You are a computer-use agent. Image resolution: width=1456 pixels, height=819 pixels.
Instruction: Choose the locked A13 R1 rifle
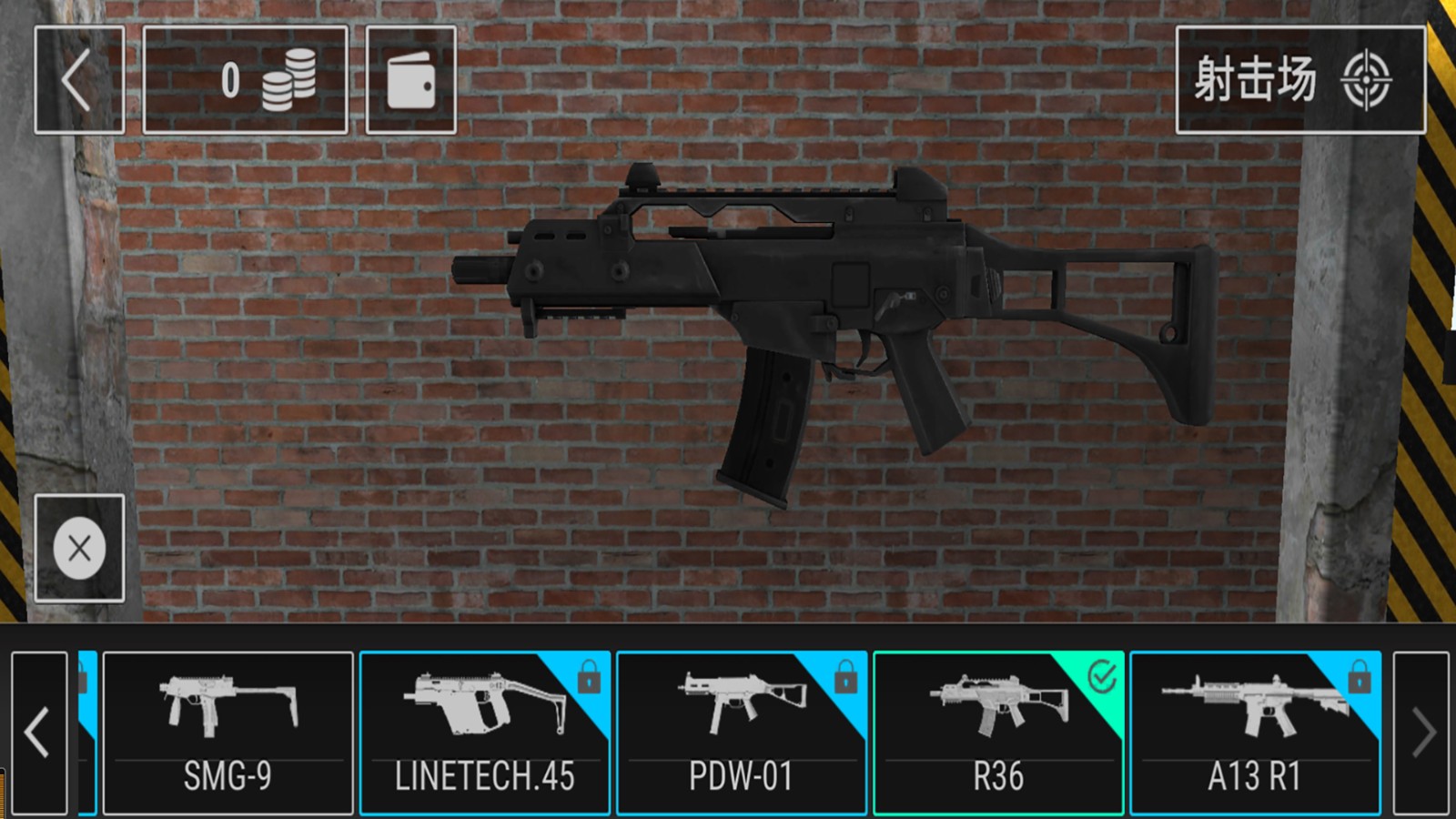click(x=1255, y=733)
